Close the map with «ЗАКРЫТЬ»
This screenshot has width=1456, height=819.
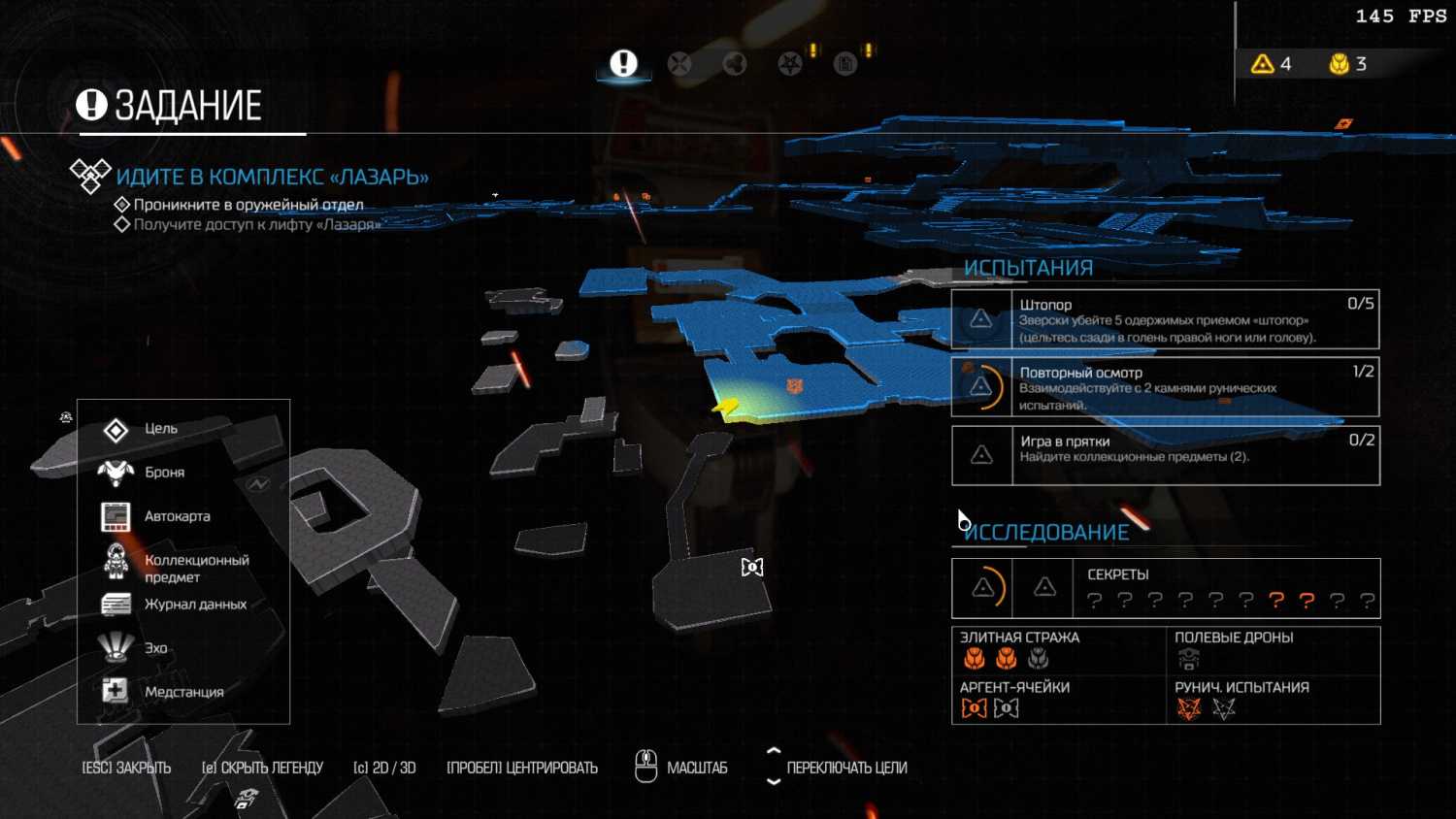pyautogui.click(x=126, y=768)
